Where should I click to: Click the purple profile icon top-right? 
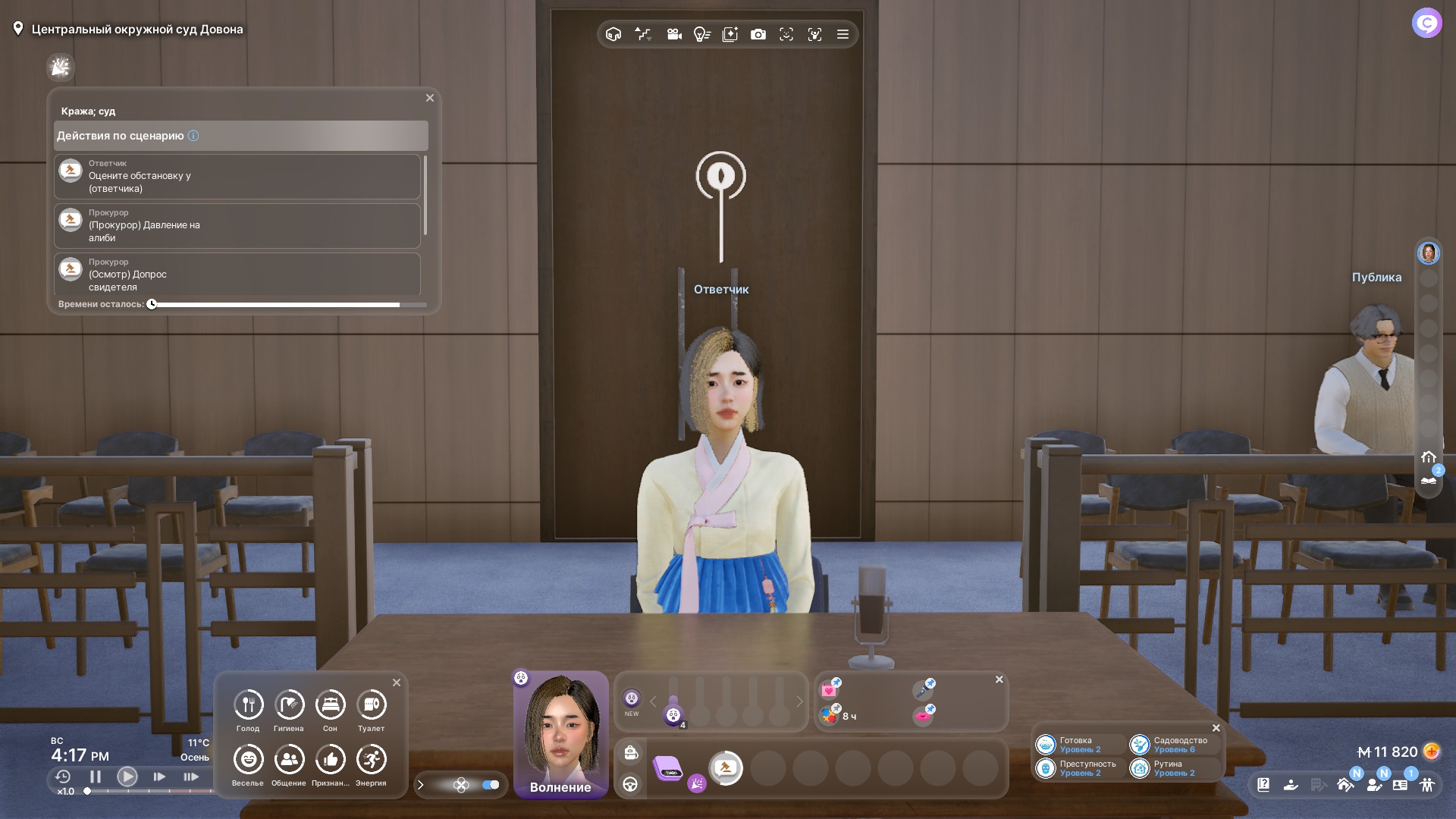tap(1426, 24)
